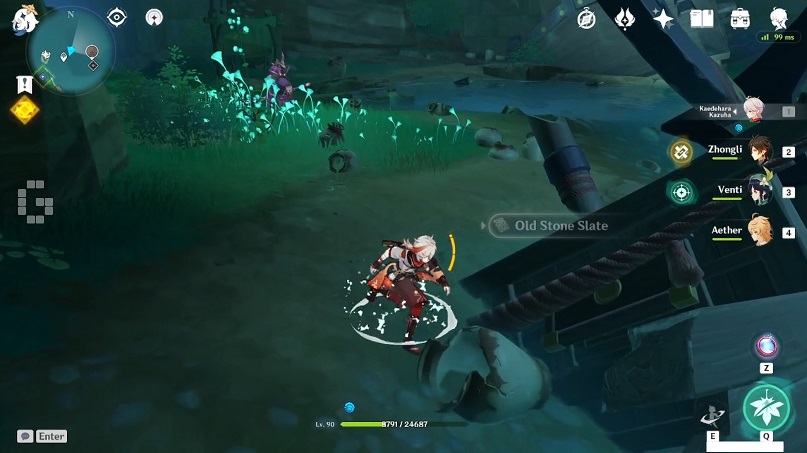Open the map from the minimap
Screen dimensions: 807x453
pyautogui.click(x=71, y=52)
